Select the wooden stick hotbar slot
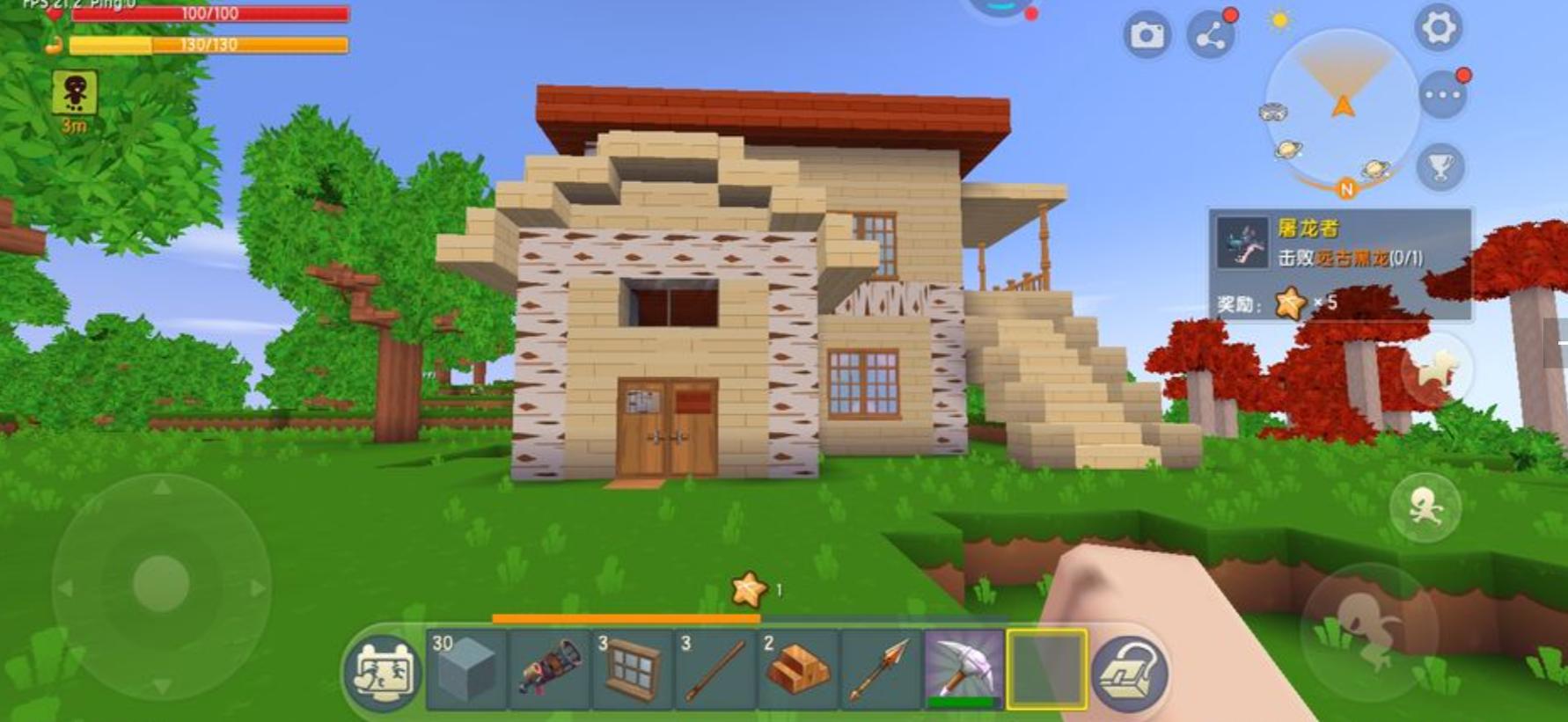 coord(714,669)
